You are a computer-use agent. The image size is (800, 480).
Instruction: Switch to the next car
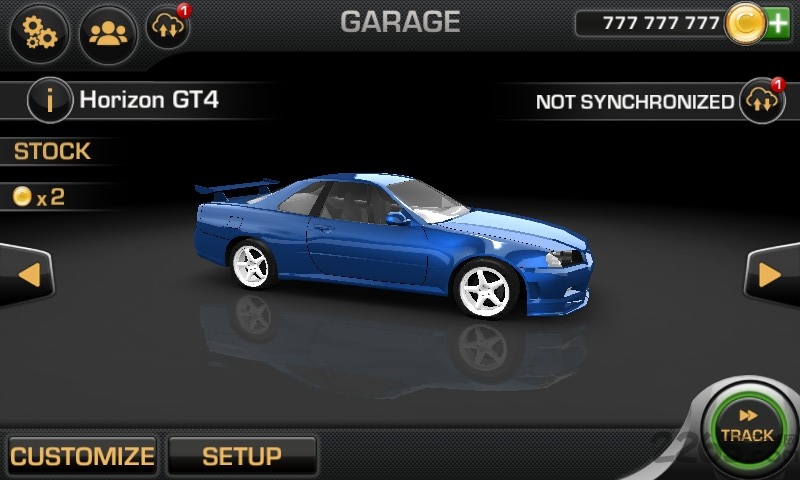[771, 274]
